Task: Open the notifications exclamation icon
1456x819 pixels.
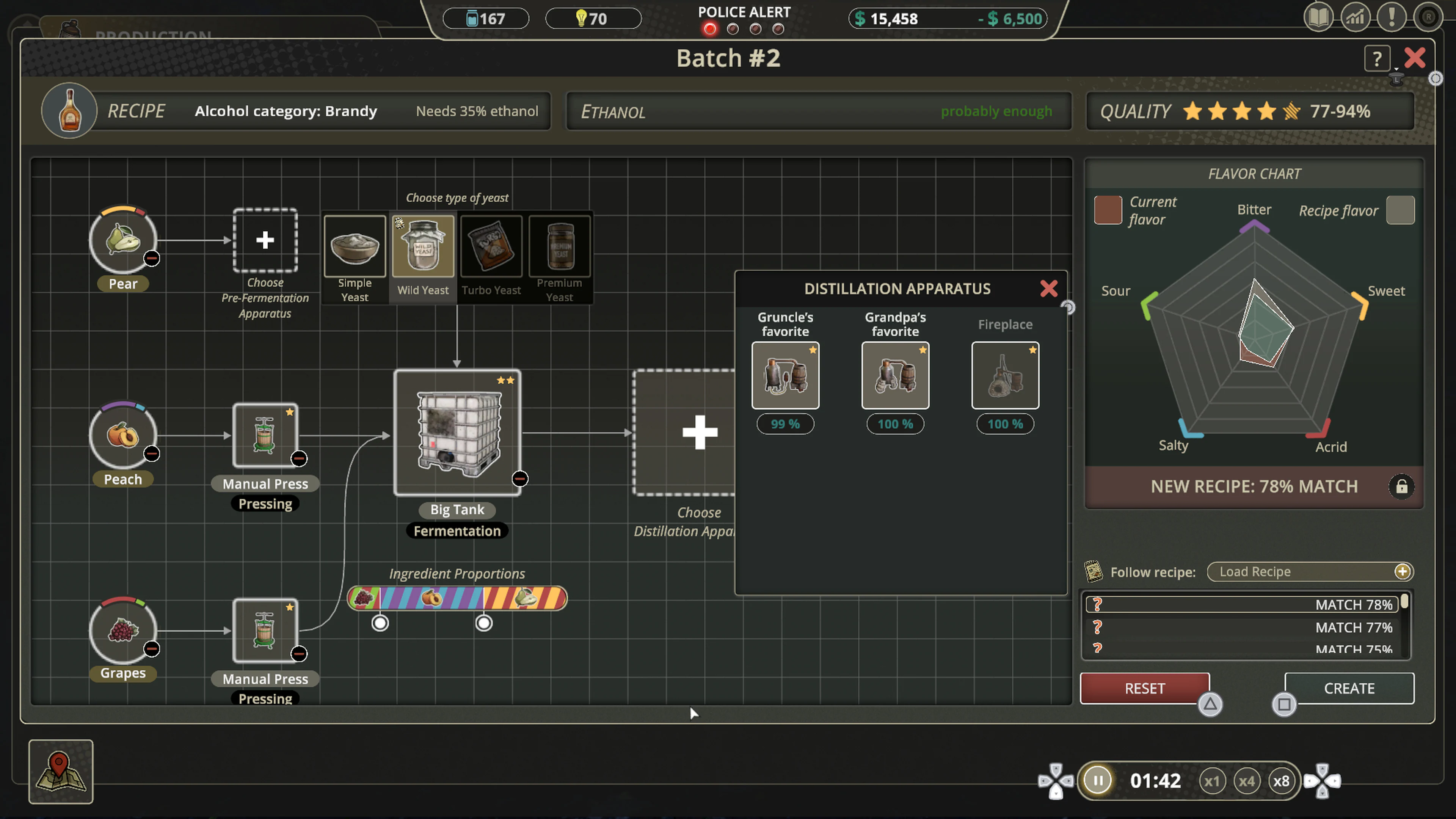Action: pos(1392,17)
